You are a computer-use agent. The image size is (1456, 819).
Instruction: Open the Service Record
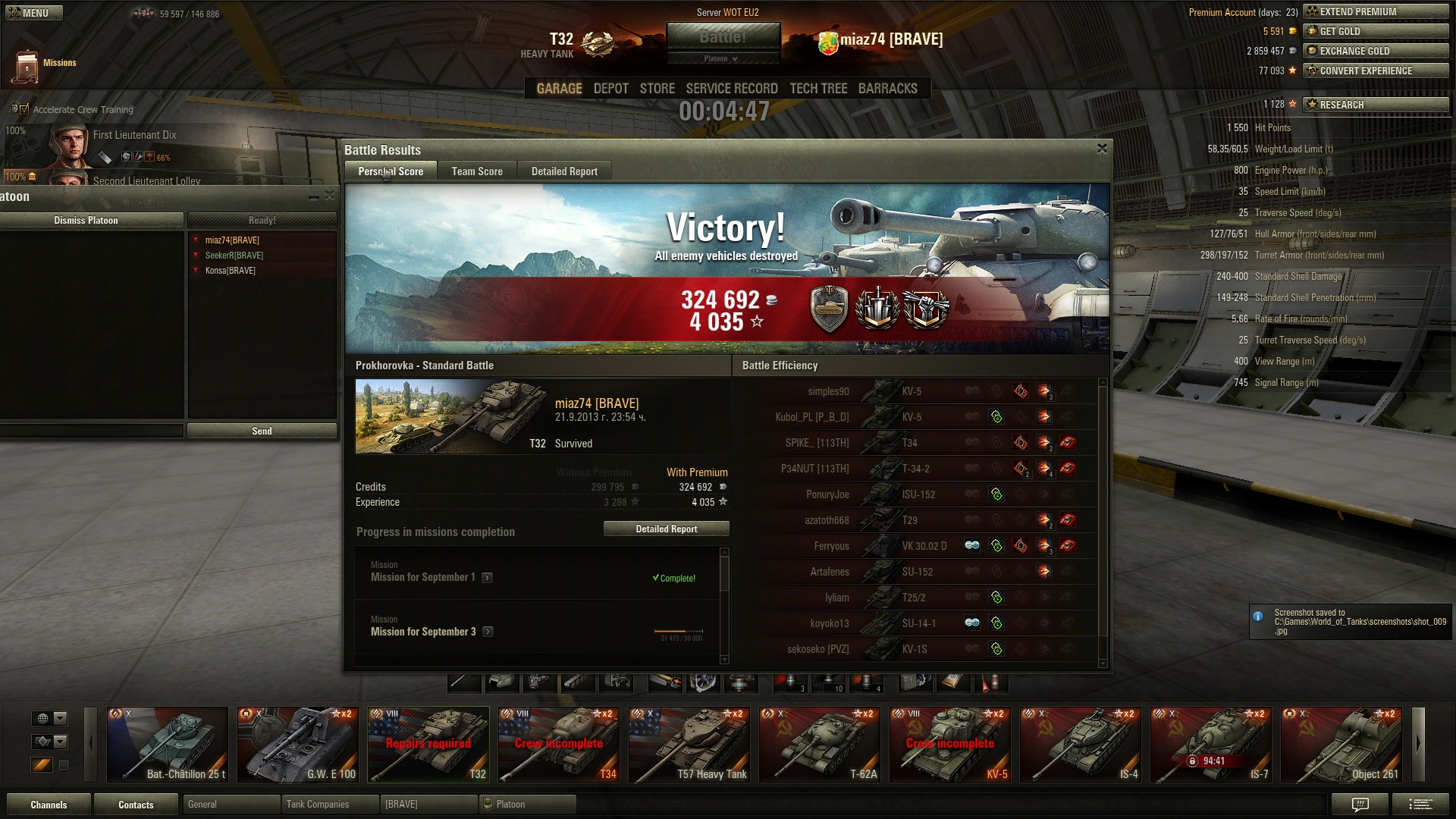tap(732, 89)
